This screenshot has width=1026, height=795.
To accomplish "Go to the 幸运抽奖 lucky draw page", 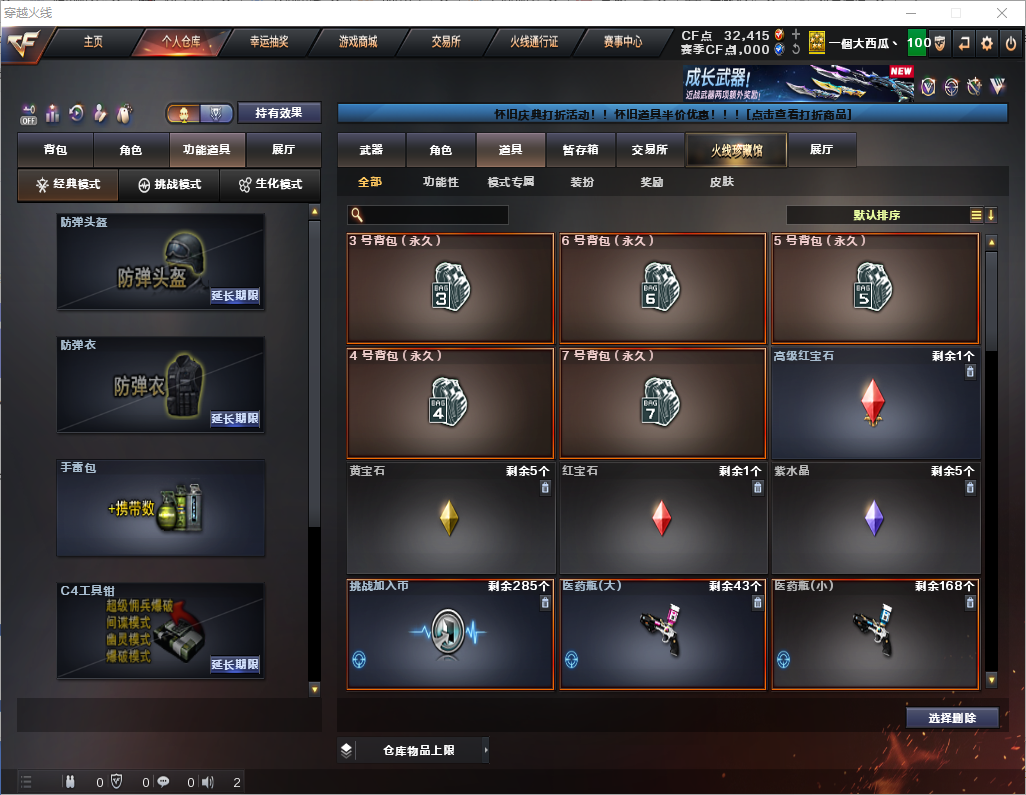I will [x=269, y=42].
